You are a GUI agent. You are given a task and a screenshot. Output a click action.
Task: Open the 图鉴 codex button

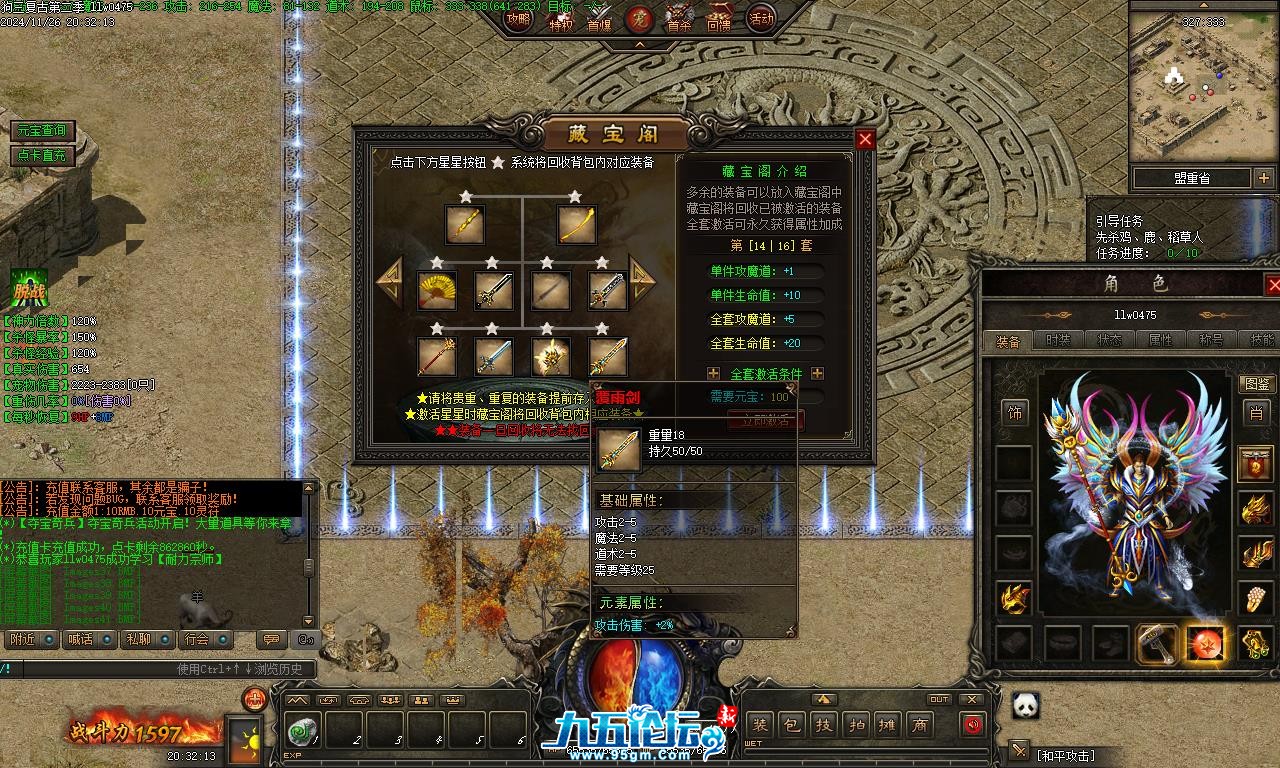point(1256,385)
